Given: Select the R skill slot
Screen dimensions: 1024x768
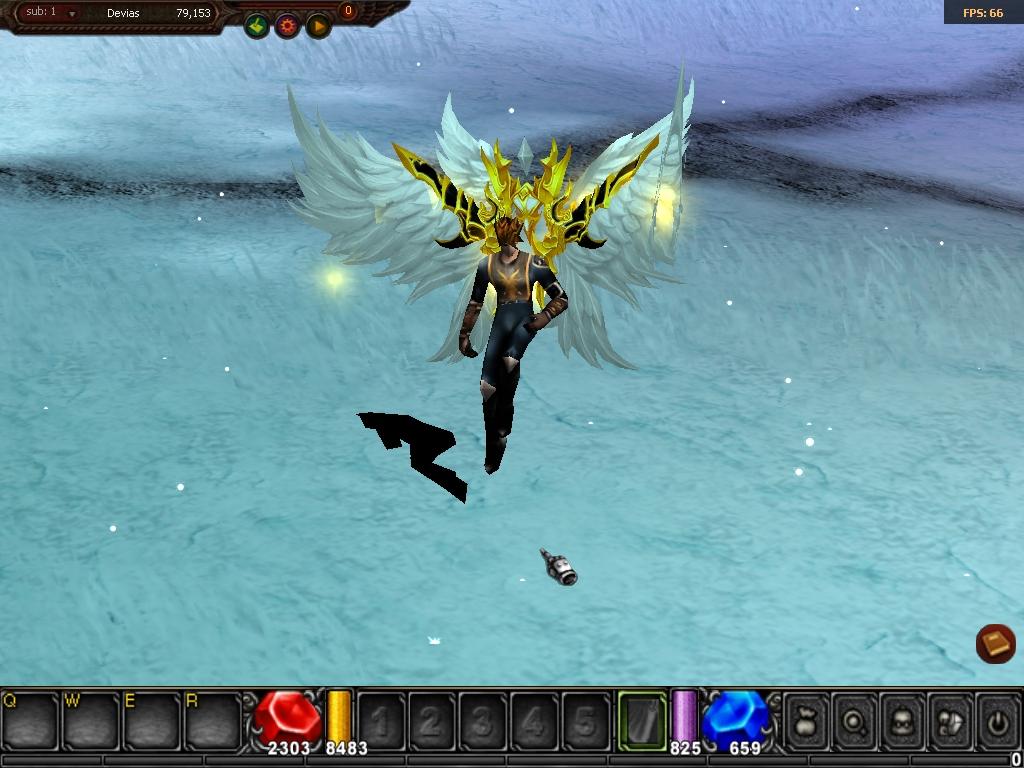Looking at the screenshot, I should (212, 720).
